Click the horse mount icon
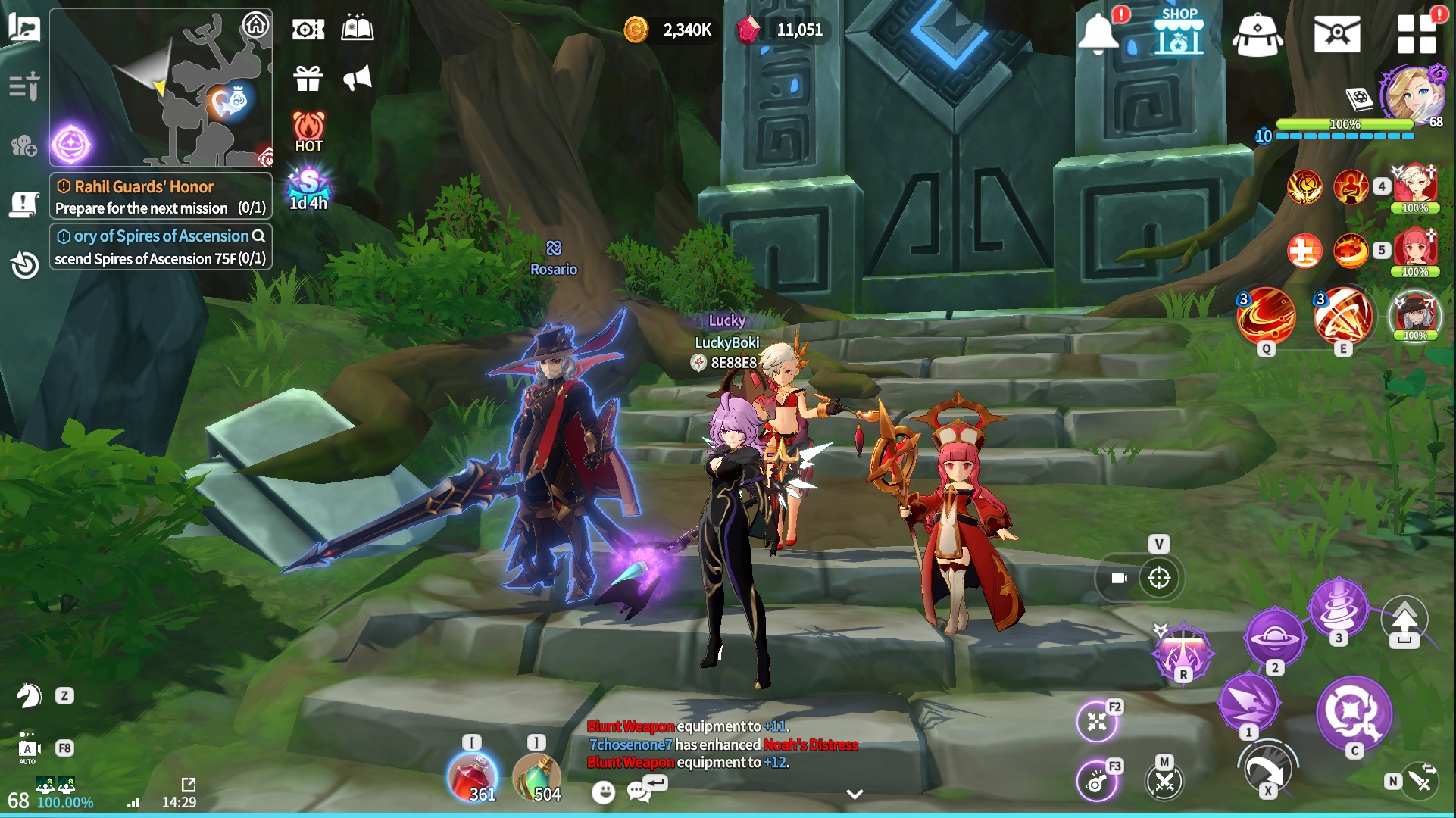 (29, 695)
